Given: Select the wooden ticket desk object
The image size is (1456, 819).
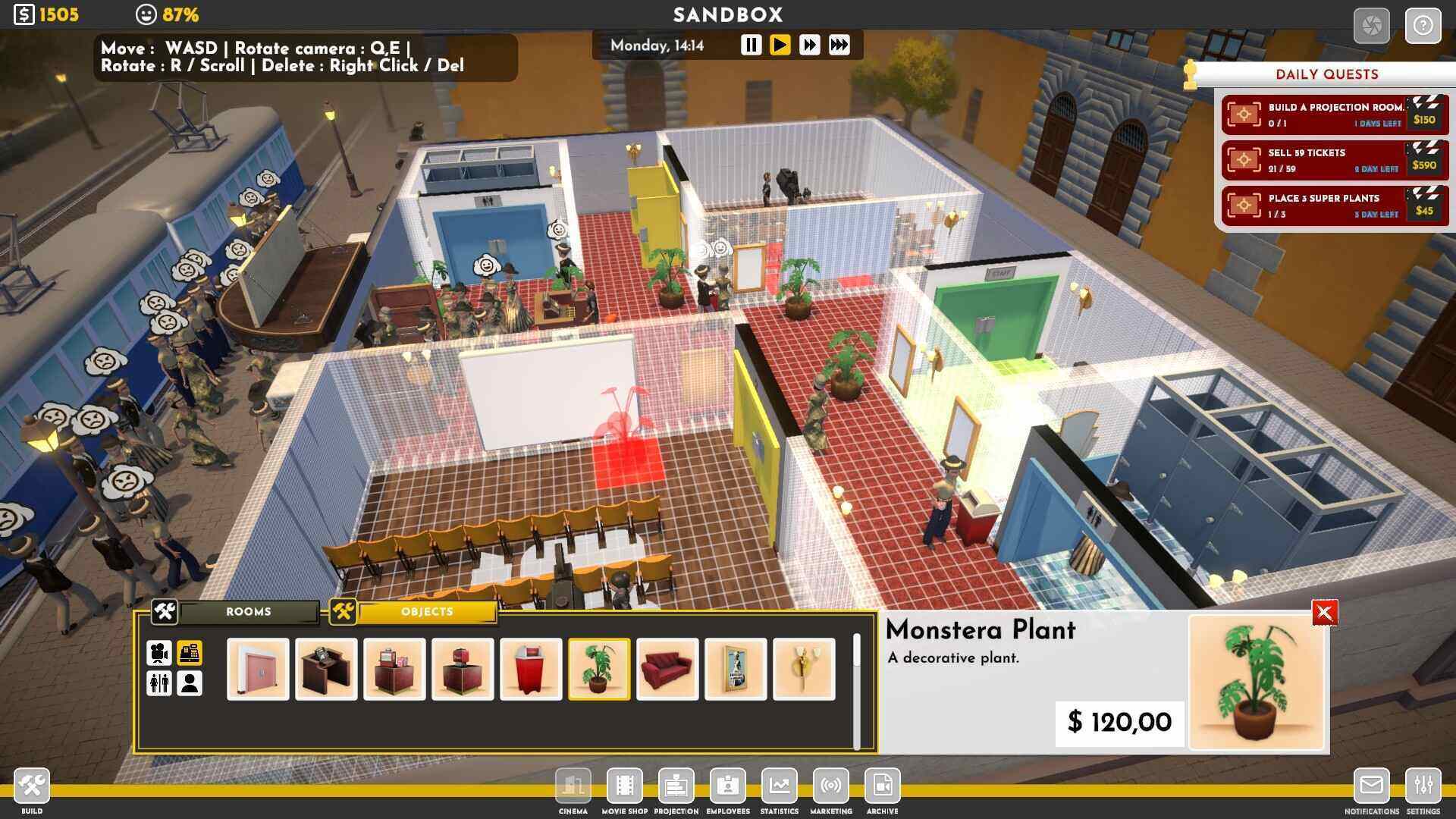Looking at the screenshot, I should (326, 669).
